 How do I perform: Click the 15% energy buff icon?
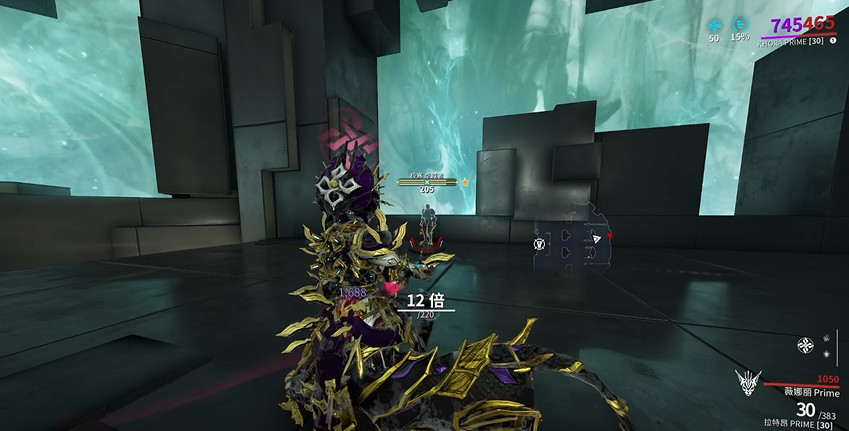pyautogui.click(x=741, y=24)
